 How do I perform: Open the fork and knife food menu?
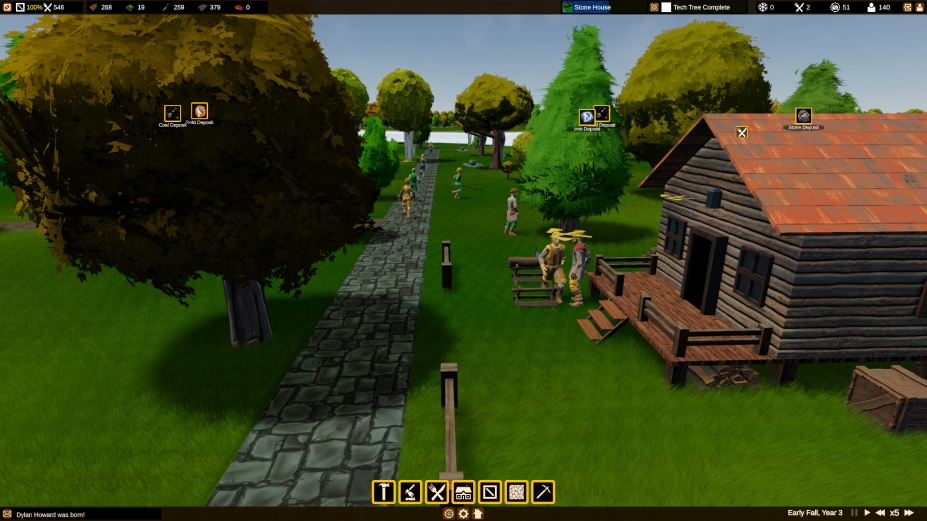coord(437,492)
